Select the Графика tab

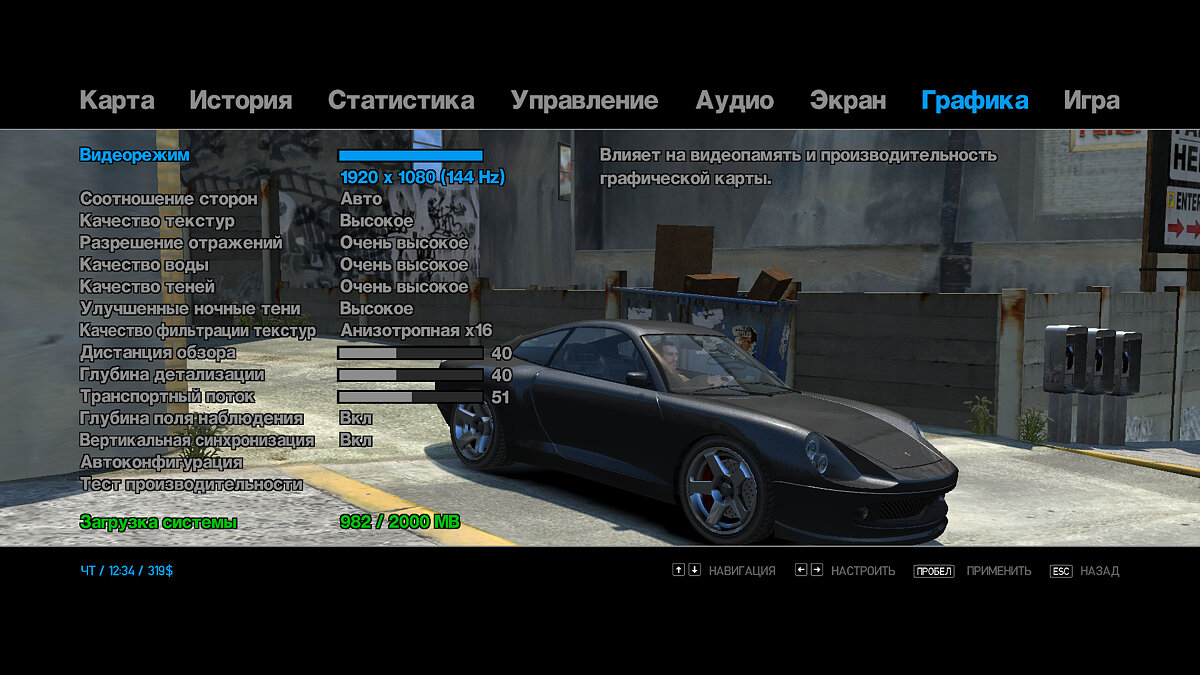point(974,100)
